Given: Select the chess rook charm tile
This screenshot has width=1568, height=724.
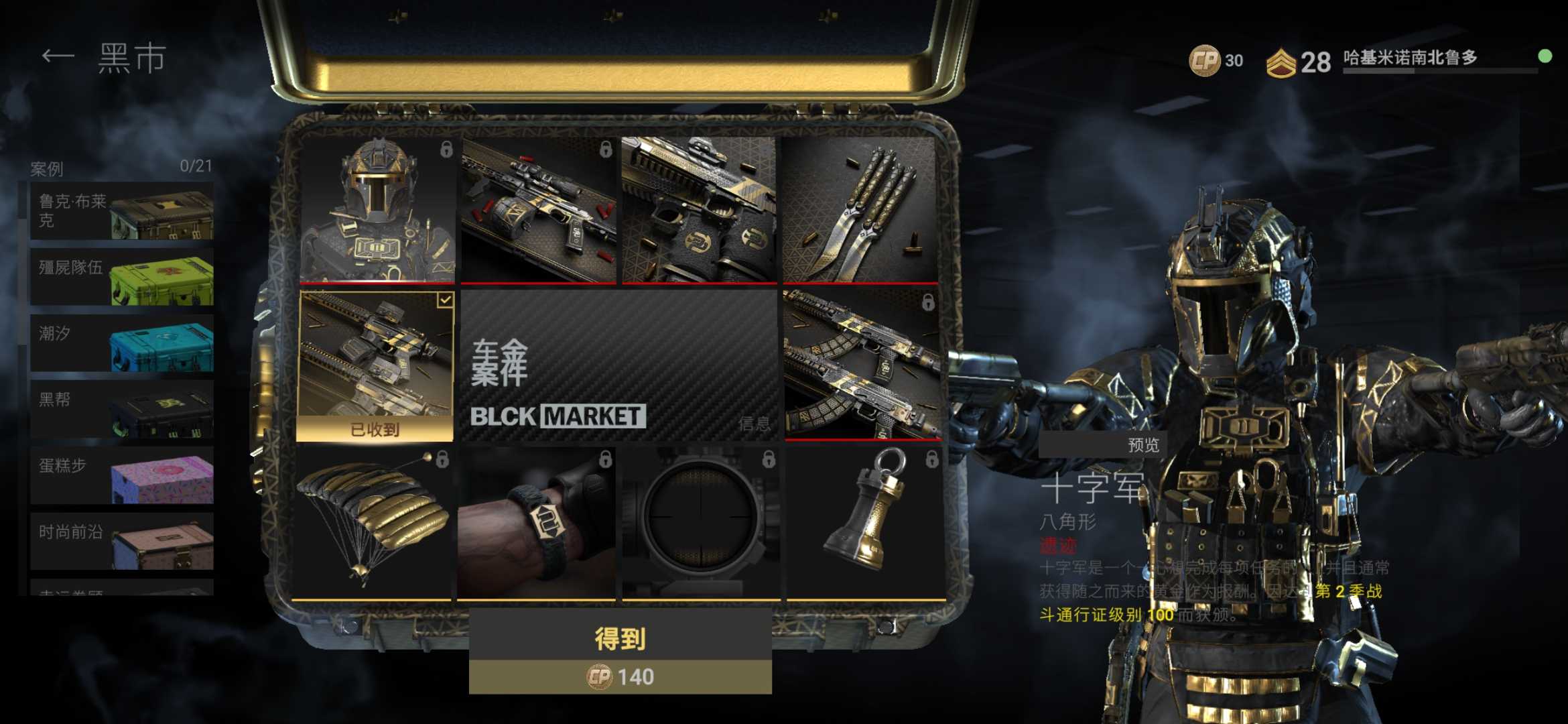Looking at the screenshot, I should tap(865, 523).
